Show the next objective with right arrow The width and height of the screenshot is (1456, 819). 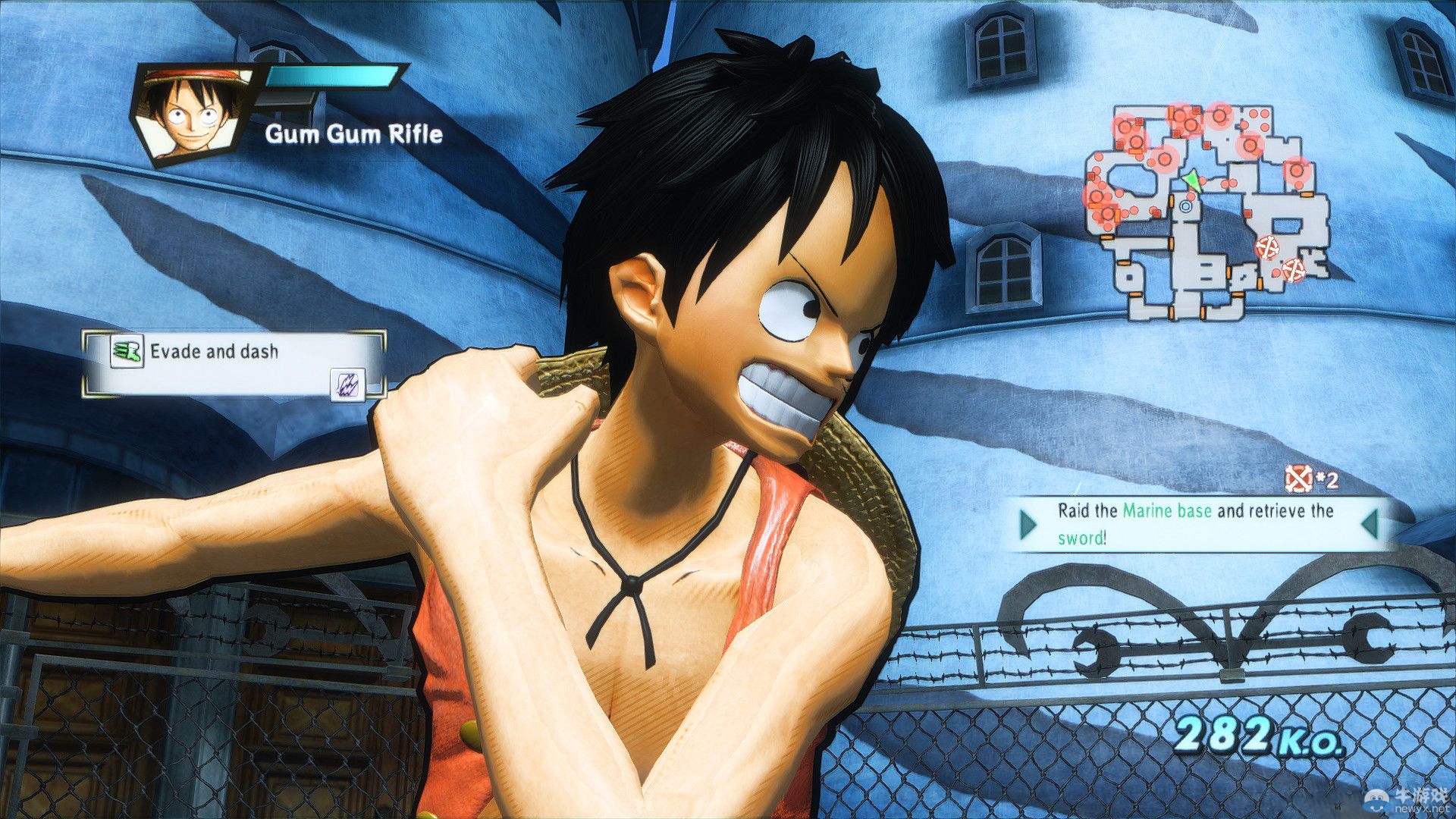(1370, 524)
